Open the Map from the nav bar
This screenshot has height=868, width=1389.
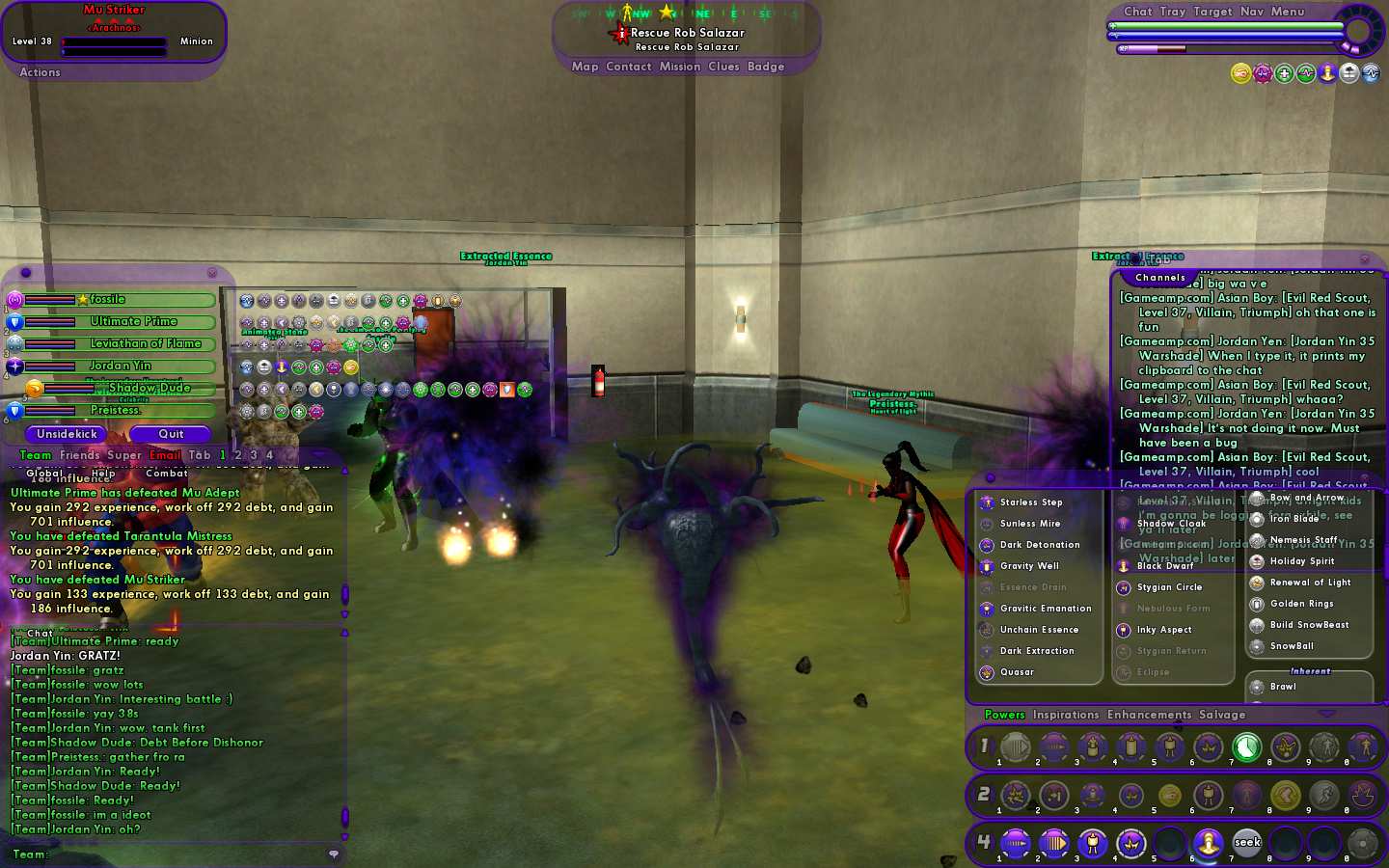[585, 67]
